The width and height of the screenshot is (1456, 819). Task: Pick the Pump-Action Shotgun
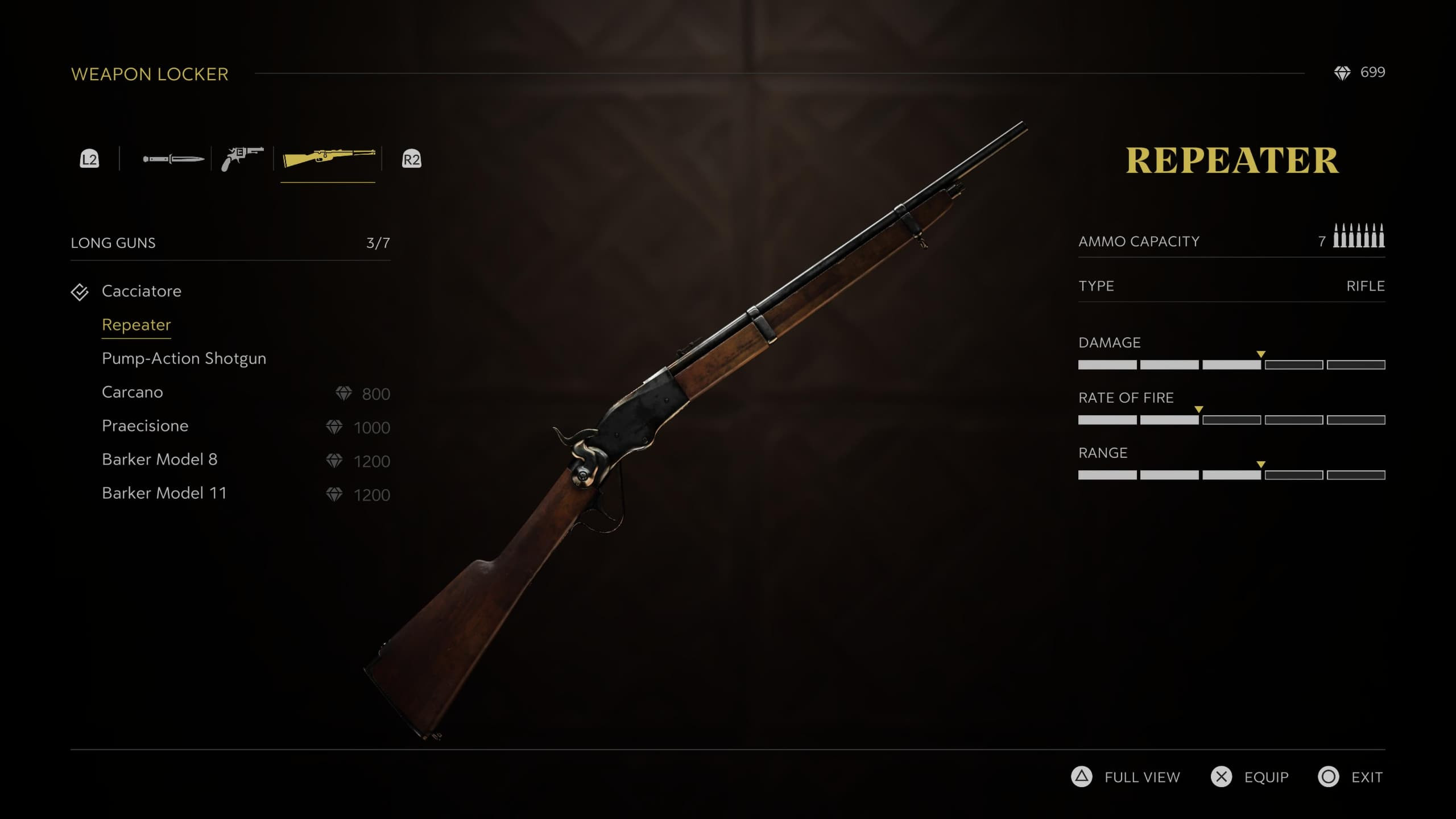click(x=184, y=358)
